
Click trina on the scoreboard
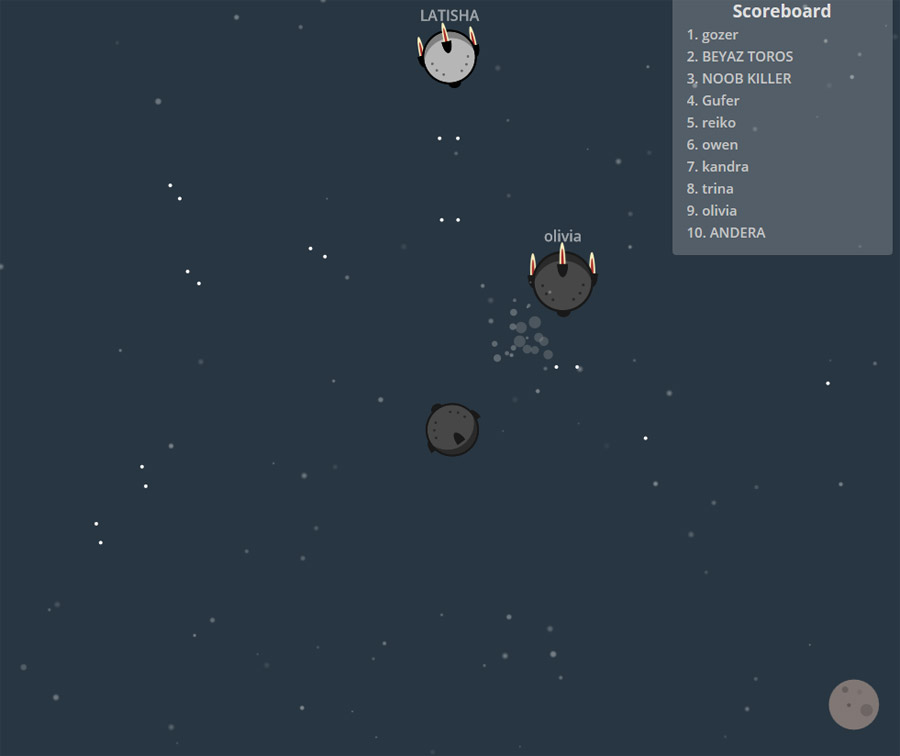(x=710, y=189)
